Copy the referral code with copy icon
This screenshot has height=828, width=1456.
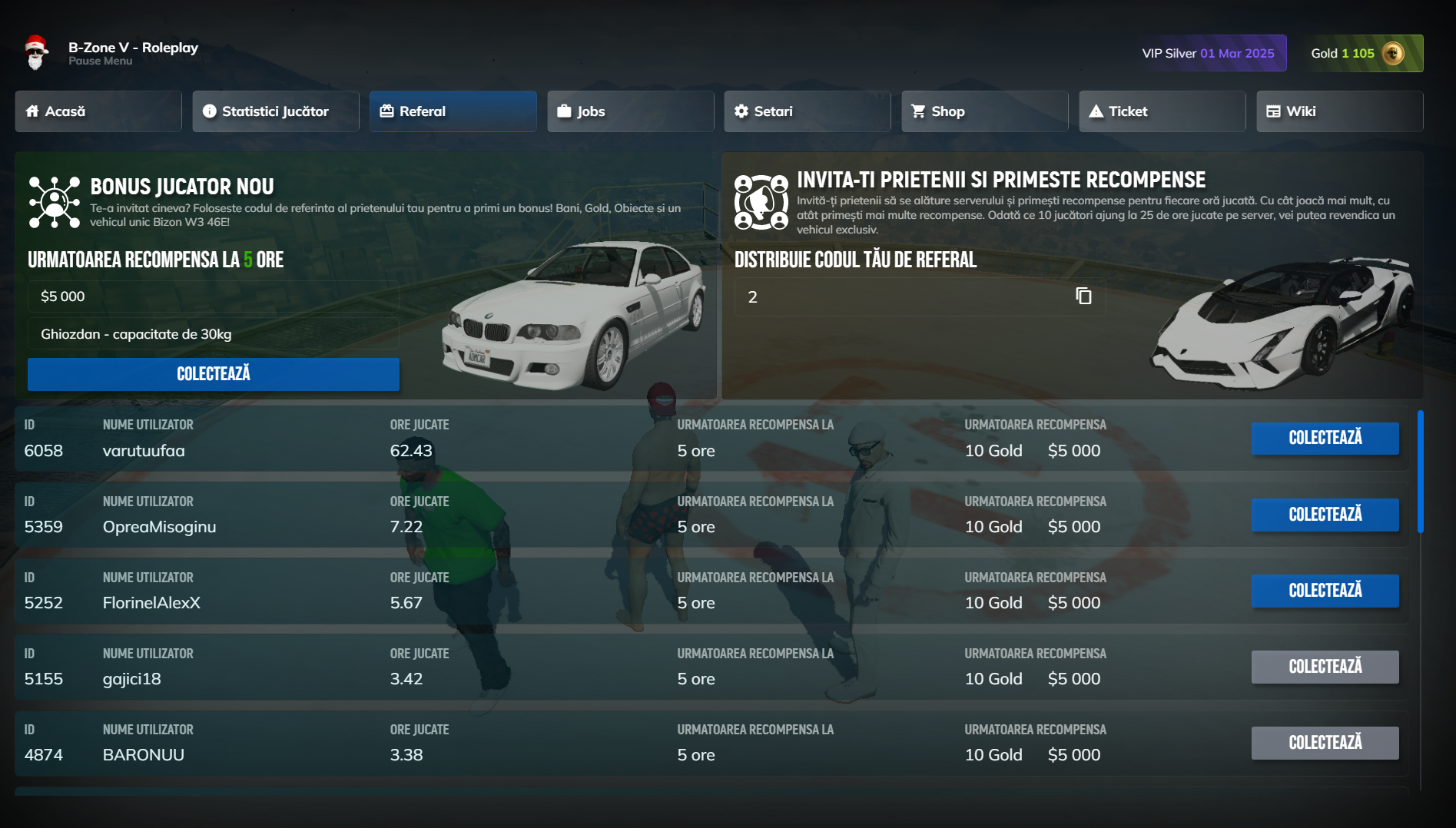click(x=1083, y=296)
